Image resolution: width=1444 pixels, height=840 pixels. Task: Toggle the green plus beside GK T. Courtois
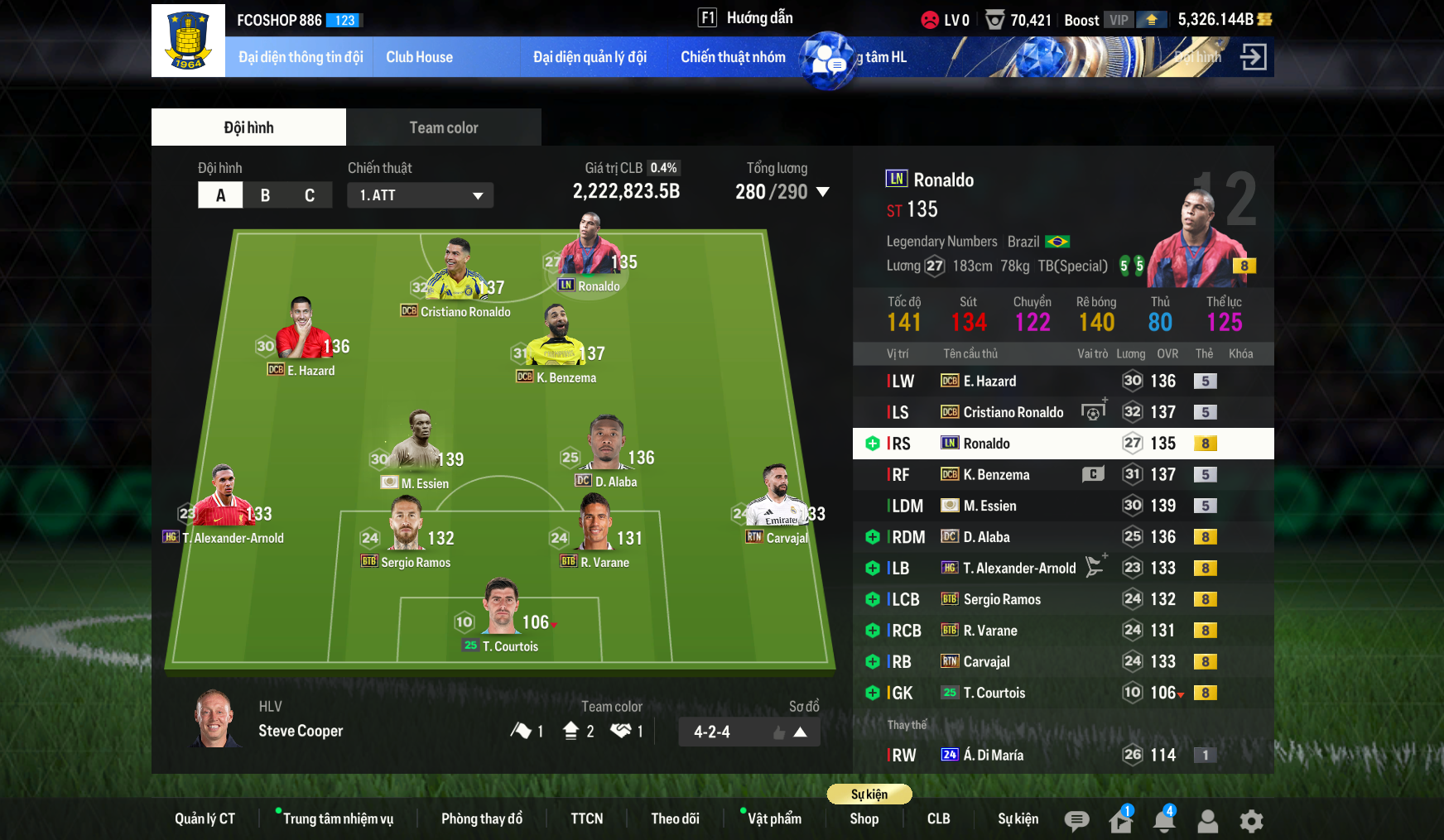coord(872,693)
